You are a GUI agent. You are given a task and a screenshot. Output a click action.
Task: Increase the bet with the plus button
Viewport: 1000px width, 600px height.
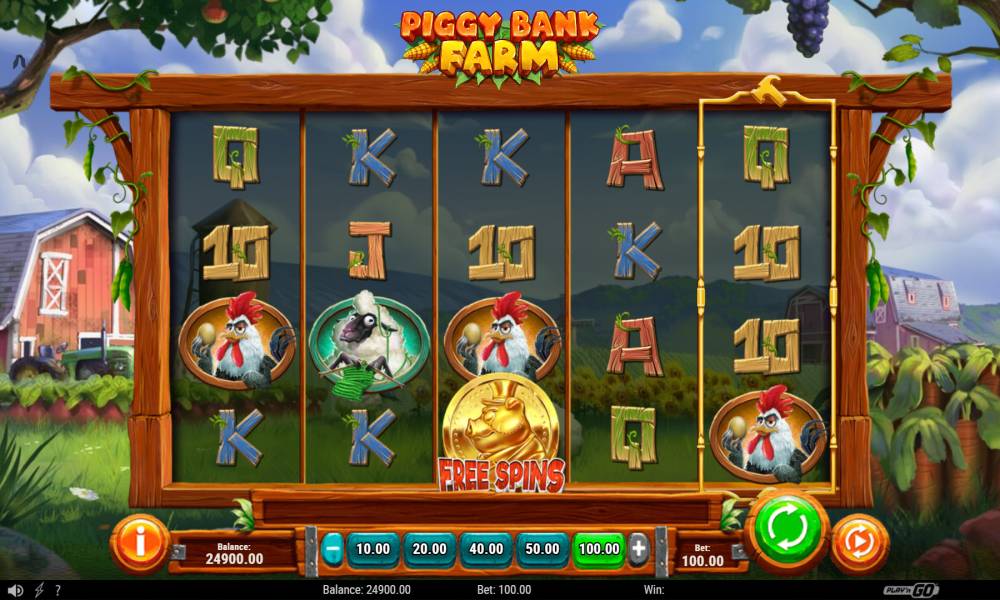(638, 549)
